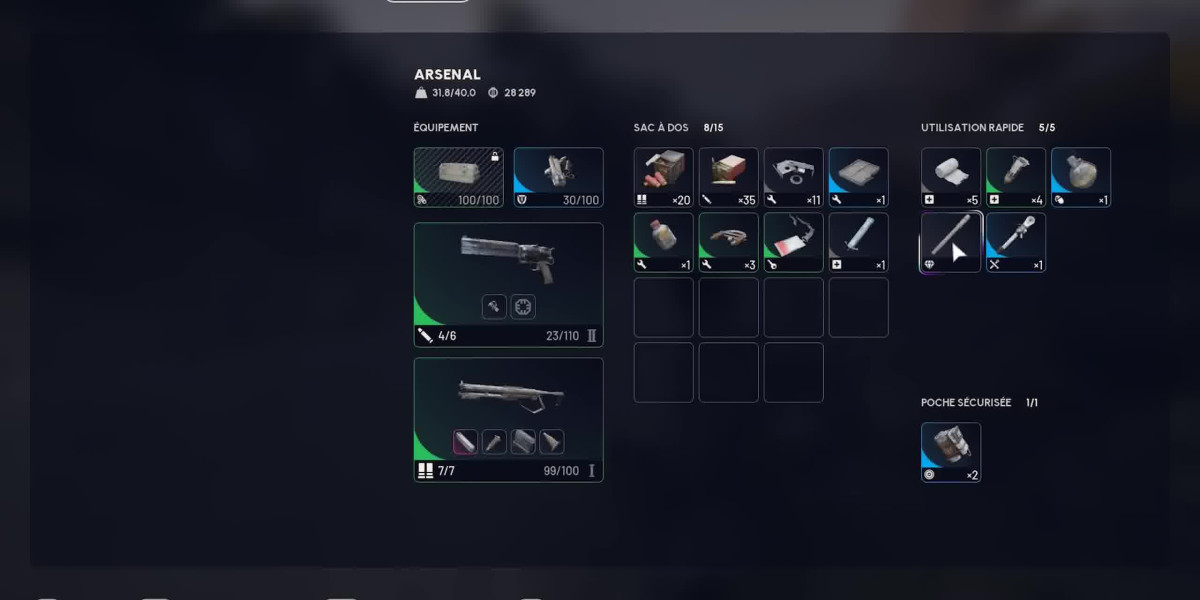Pick the curved claw parts stack of 3

pos(728,242)
